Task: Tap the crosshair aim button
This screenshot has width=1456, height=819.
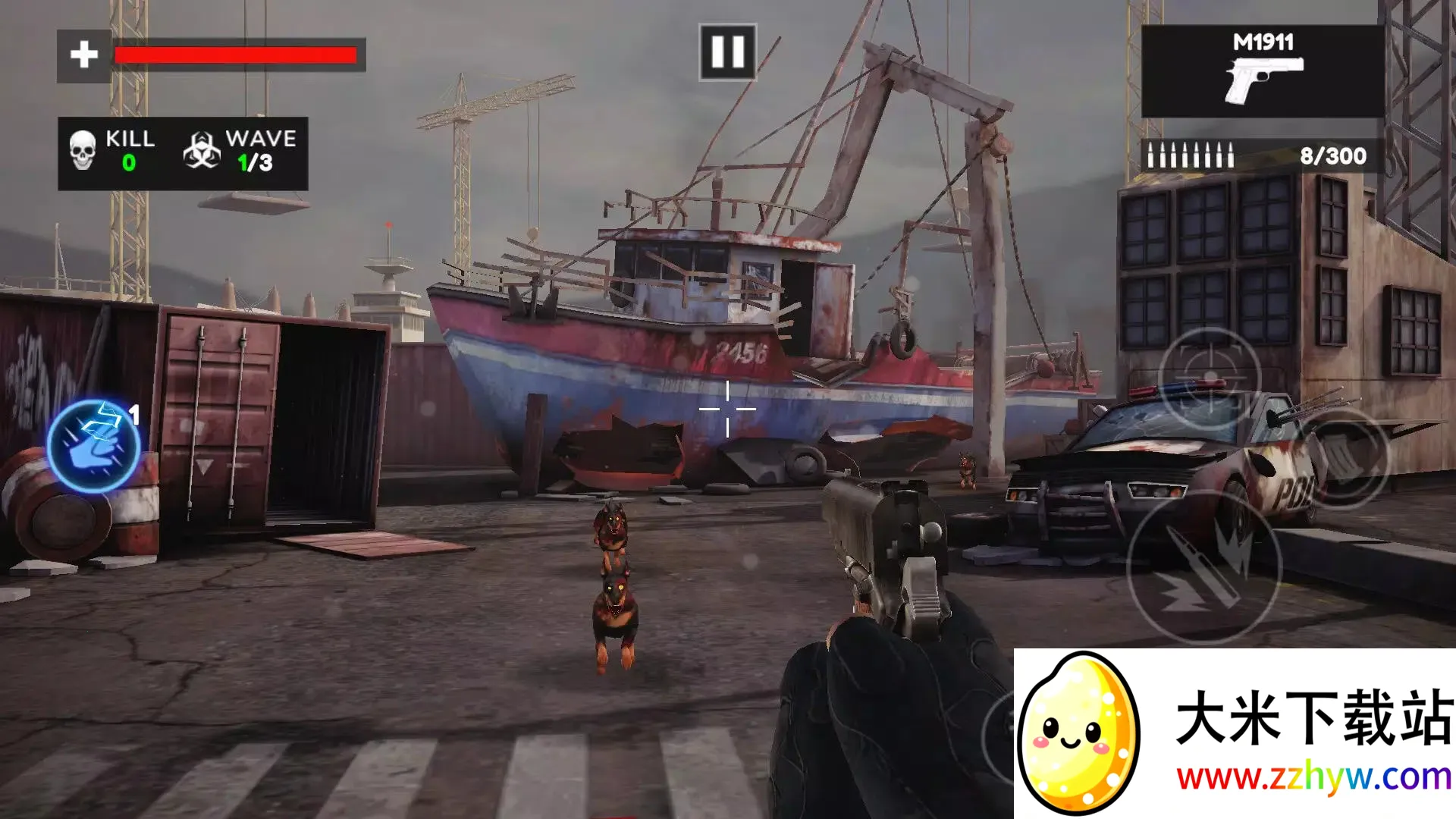Action: tap(1210, 378)
